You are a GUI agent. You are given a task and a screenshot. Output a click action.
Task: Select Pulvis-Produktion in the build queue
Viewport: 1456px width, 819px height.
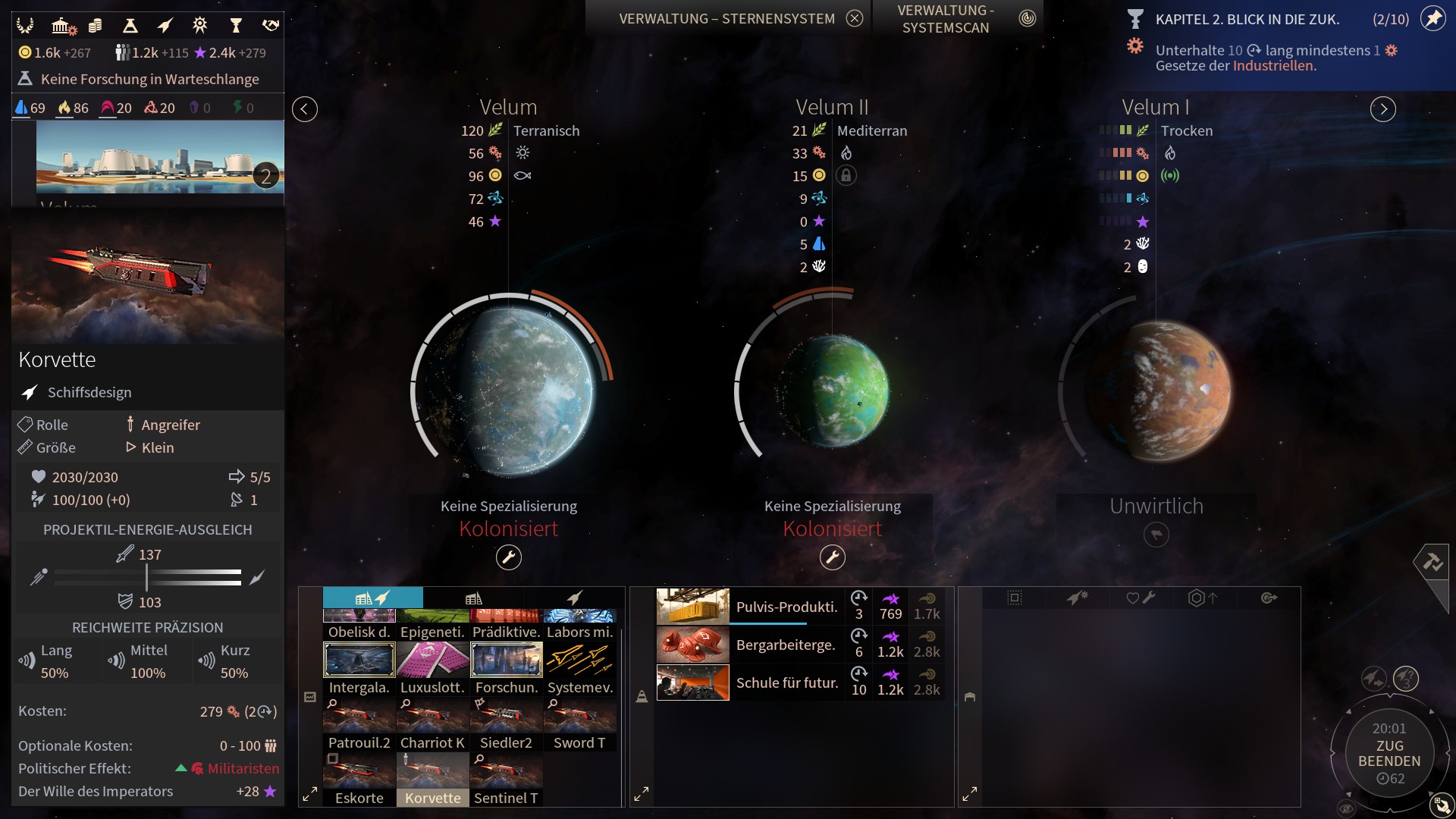786,607
